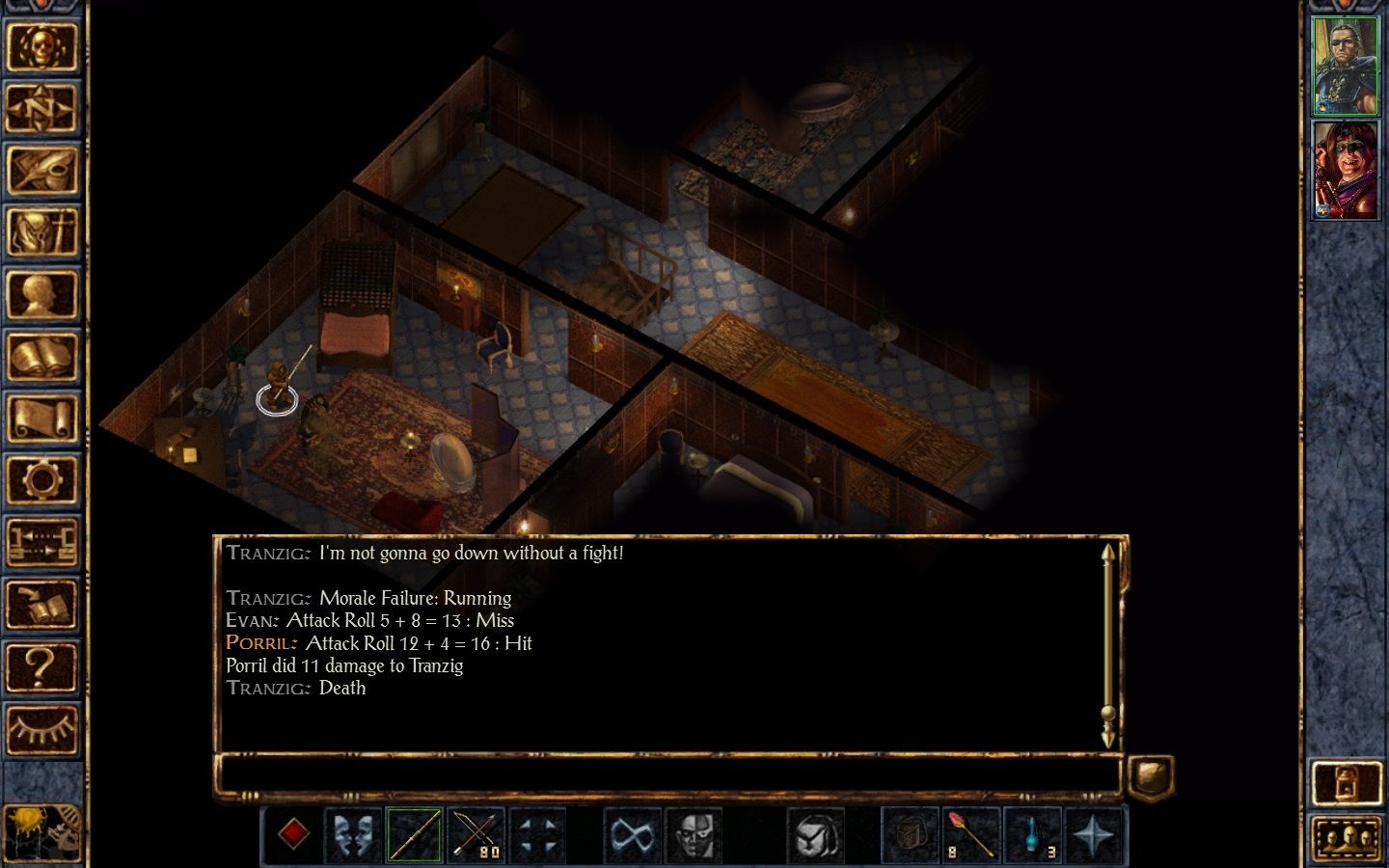The height and width of the screenshot is (868, 1389).
Task: Open the journal quill button
Action: coord(41,170)
